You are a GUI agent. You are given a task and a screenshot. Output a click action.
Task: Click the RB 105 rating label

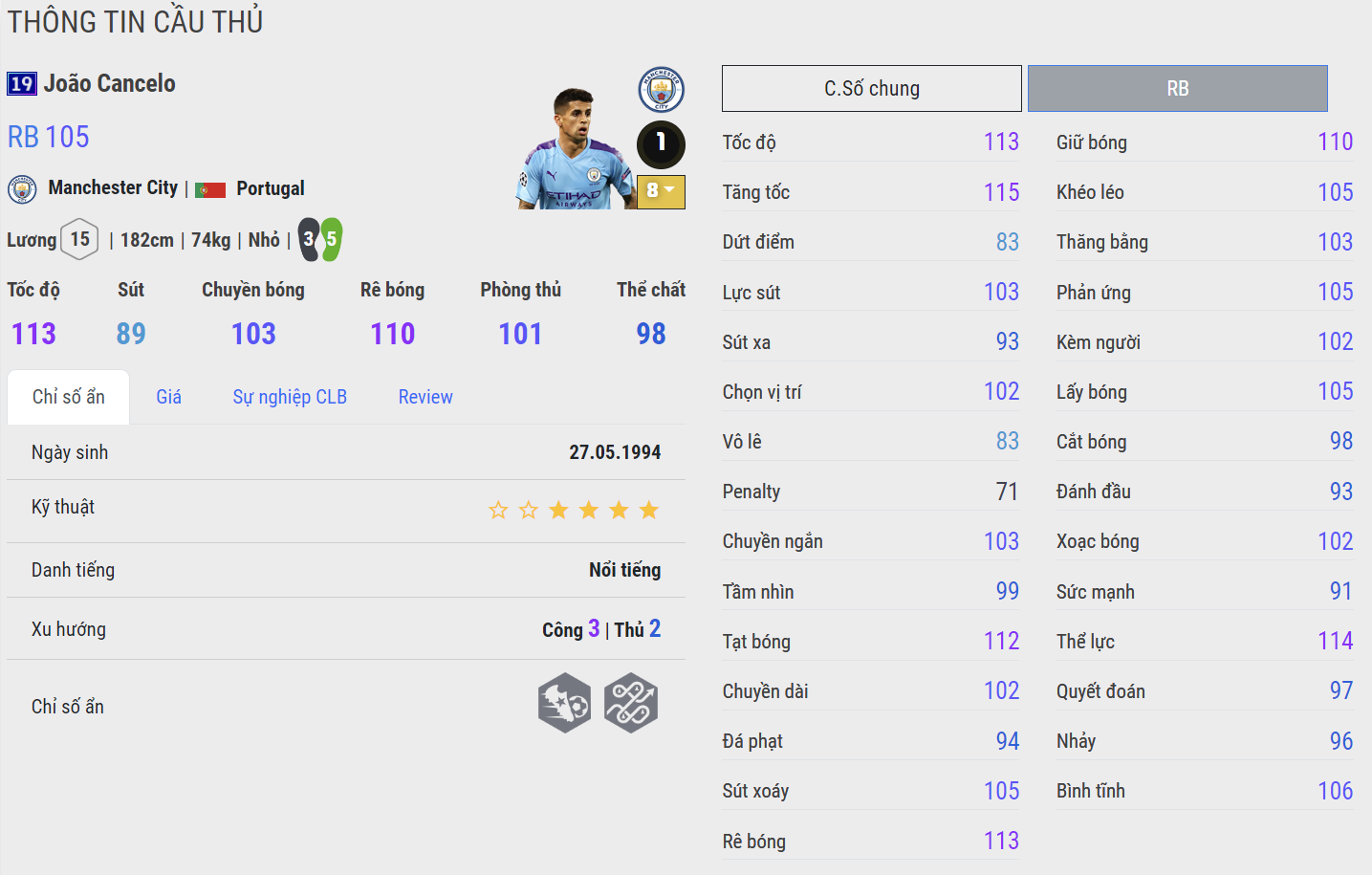(x=48, y=137)
